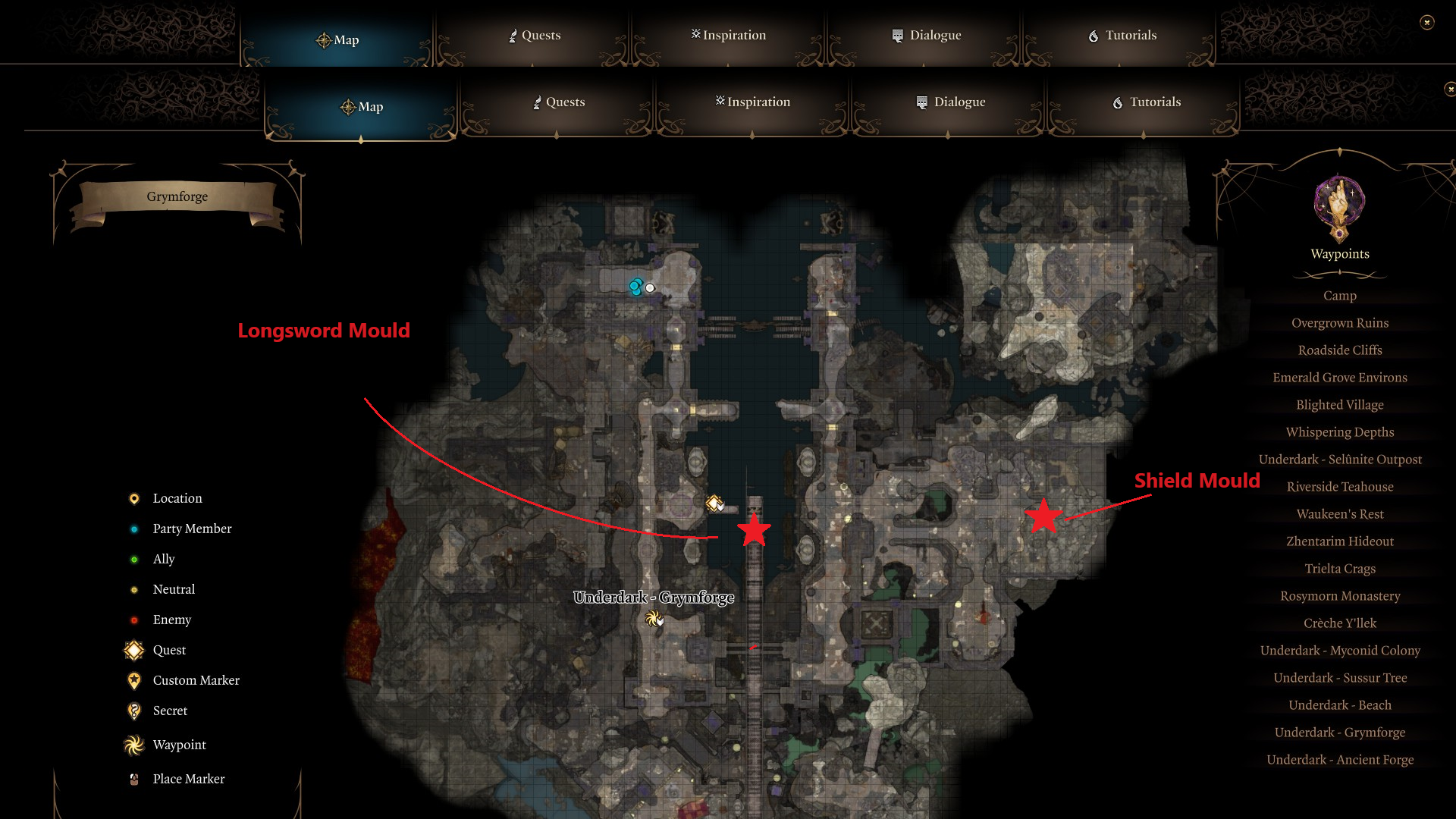Switch to the Dialogue tab

[950, 102]
